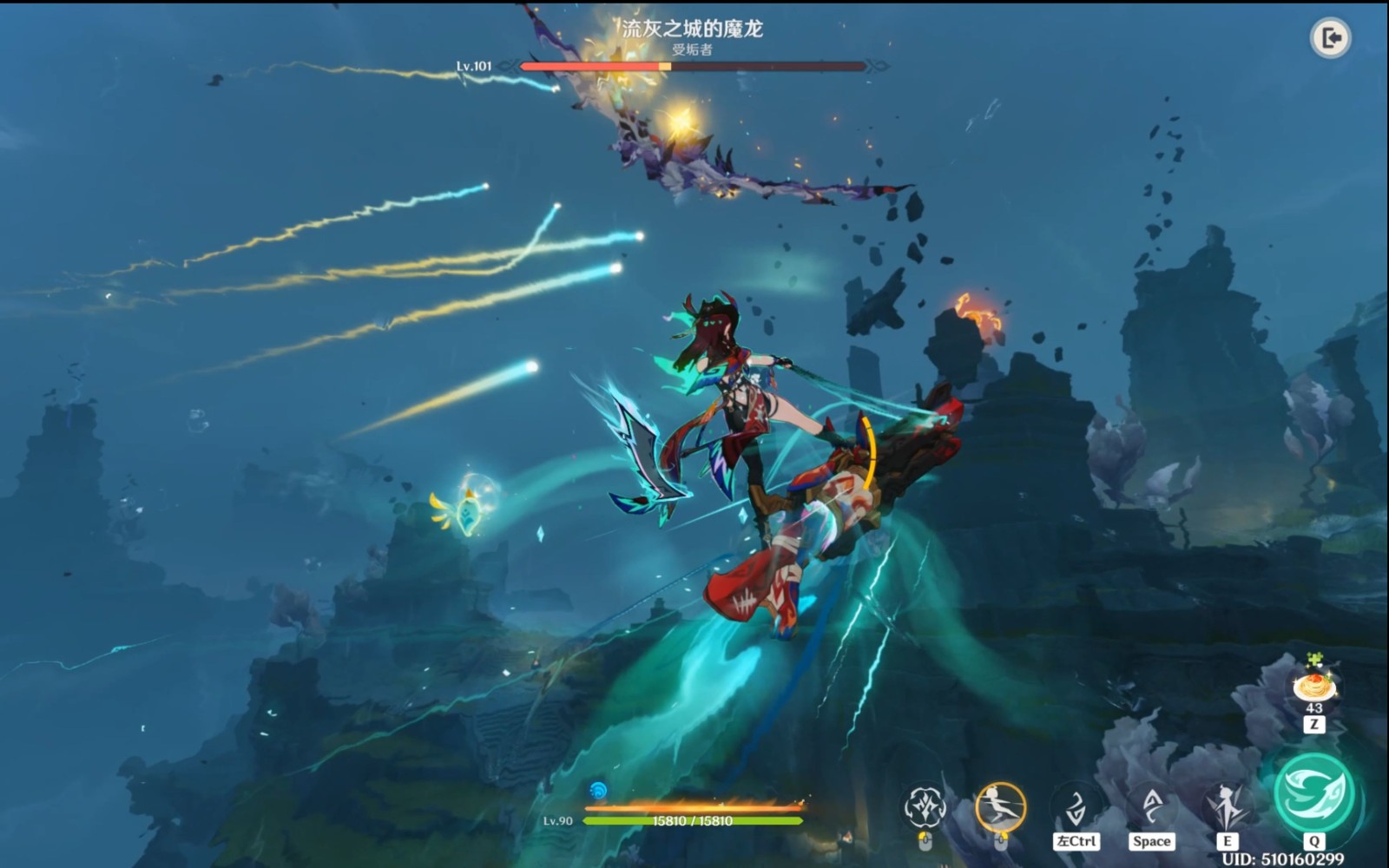Select the gold-ringed sprinting figure icon
This screenshot has width=1389, height=868.
coord(1000,807)
